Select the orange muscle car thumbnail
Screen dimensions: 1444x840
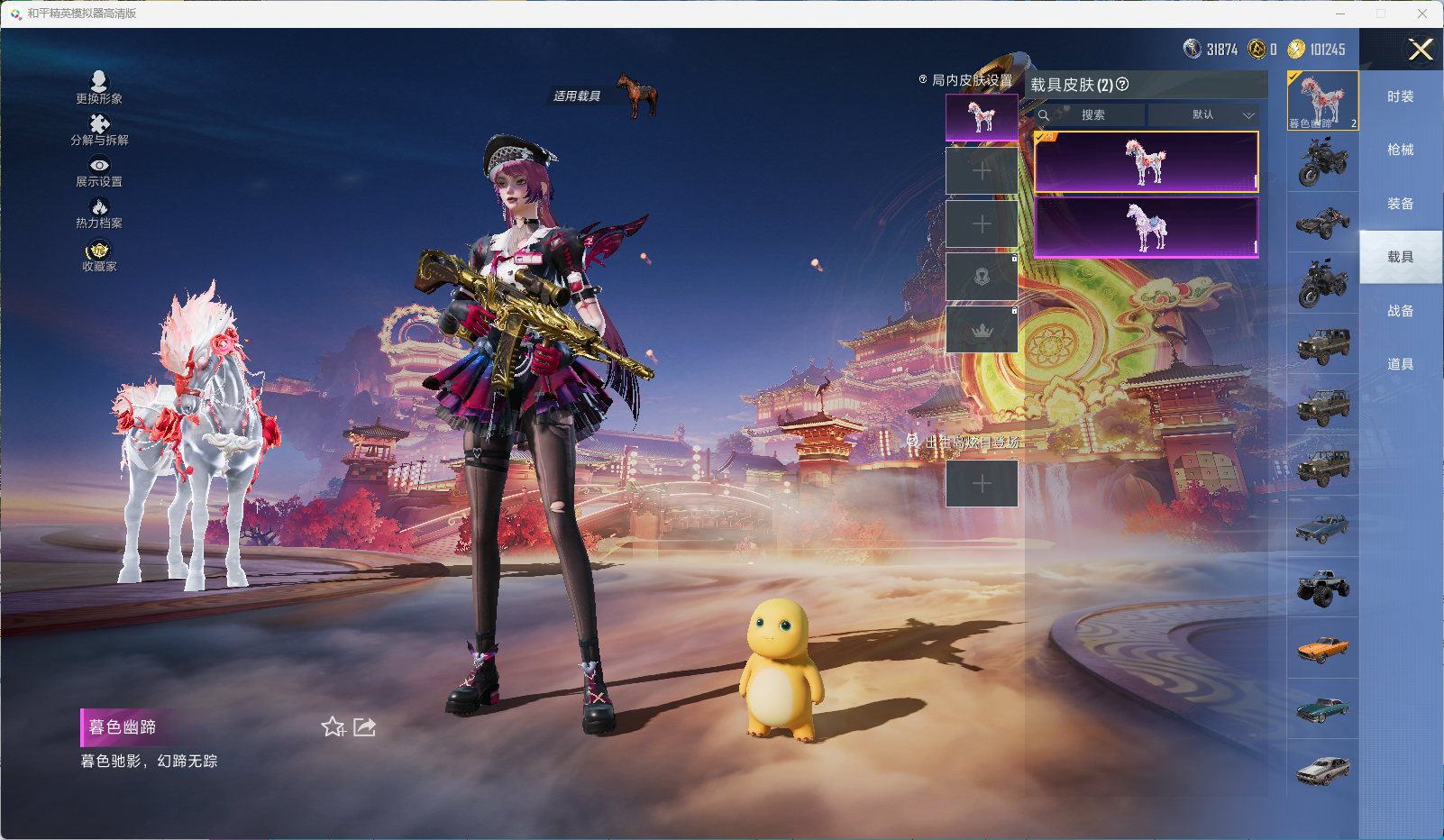click(1322, 648)
